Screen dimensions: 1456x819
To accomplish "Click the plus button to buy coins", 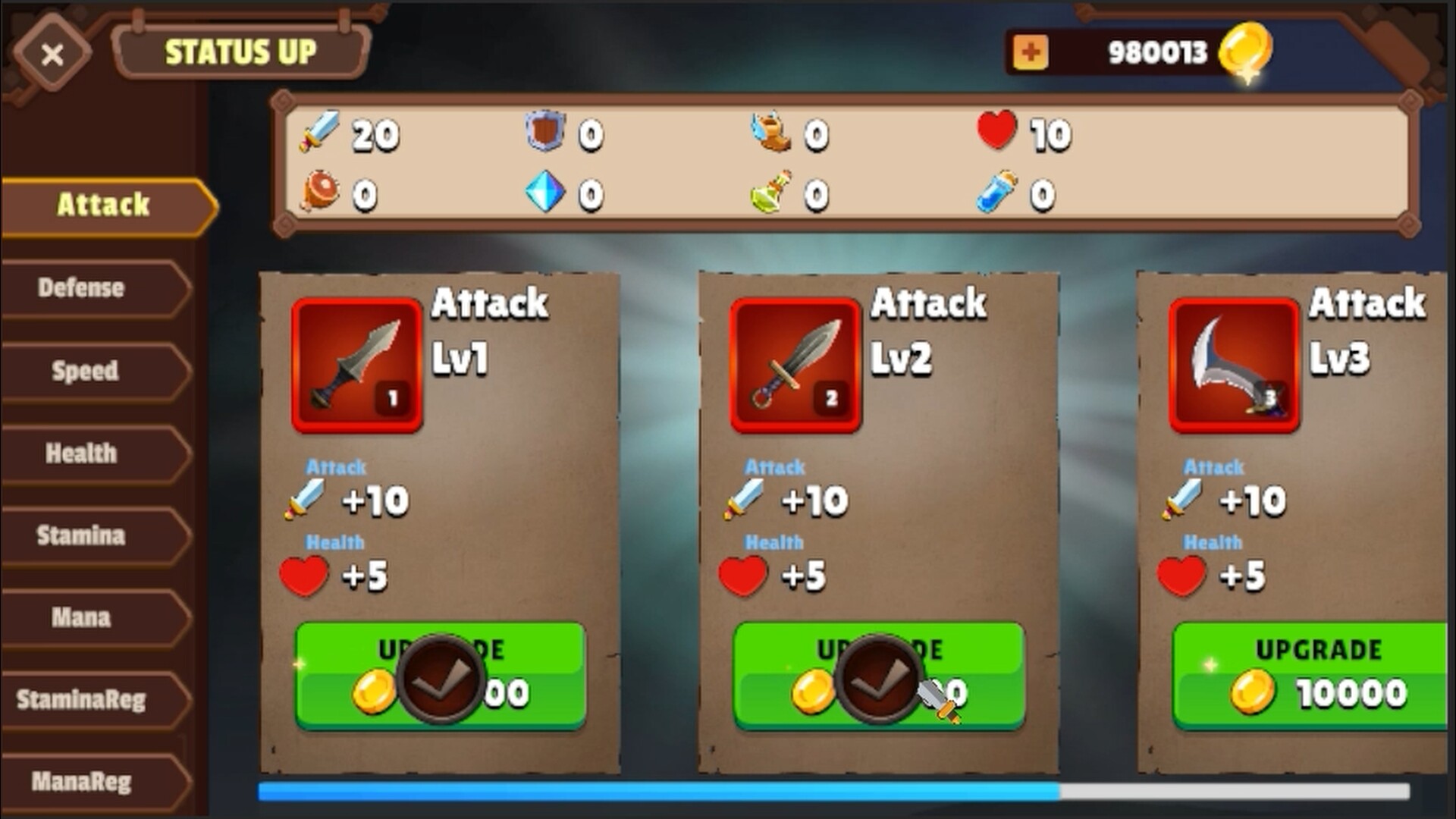I will [1030, 52].
